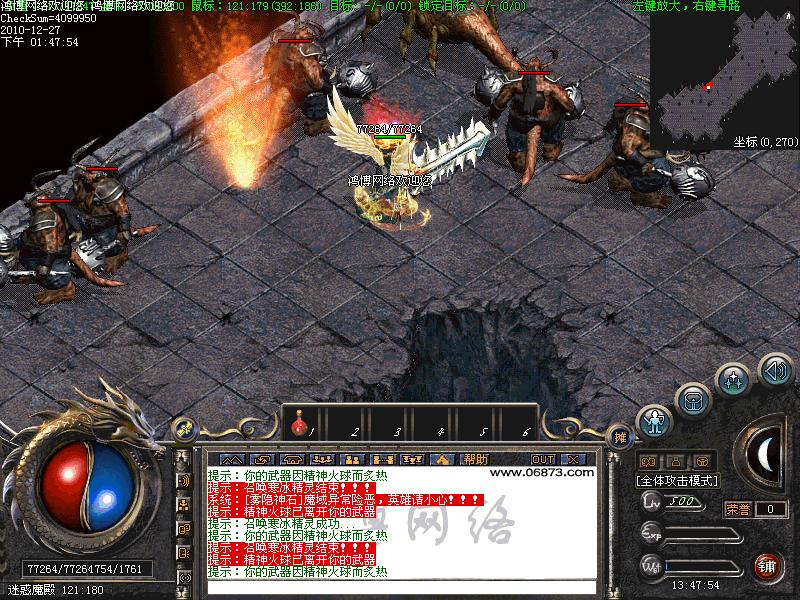Open the skills sparkle round icon
Image resolution: width=800 pixels, height=600 pixels.
pyautogui.click(x=734, y=379)
